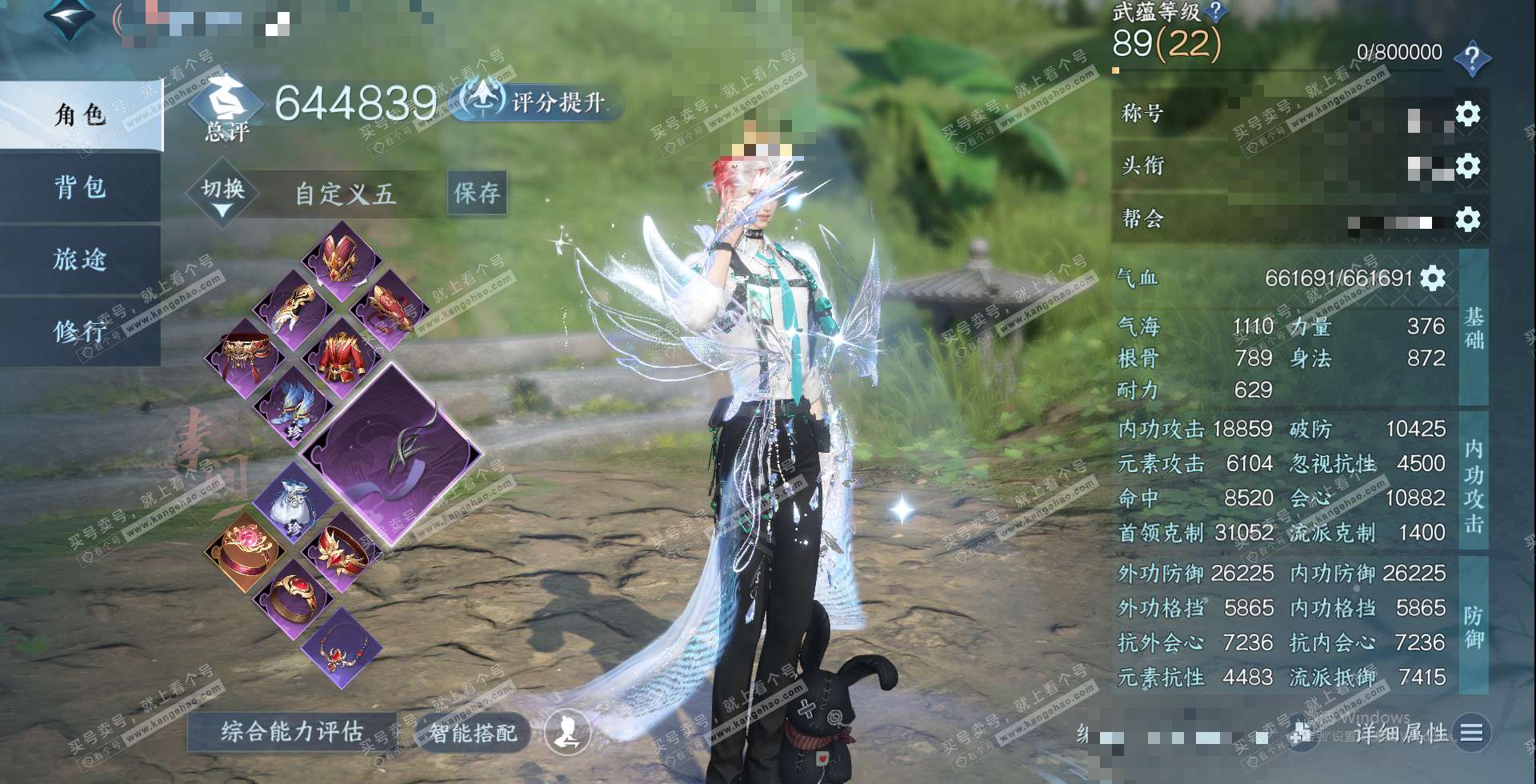This screenshot has height=784, width=1536.
Task: Click the 武蕴等级 help question mark
Action: point(1215,11)
